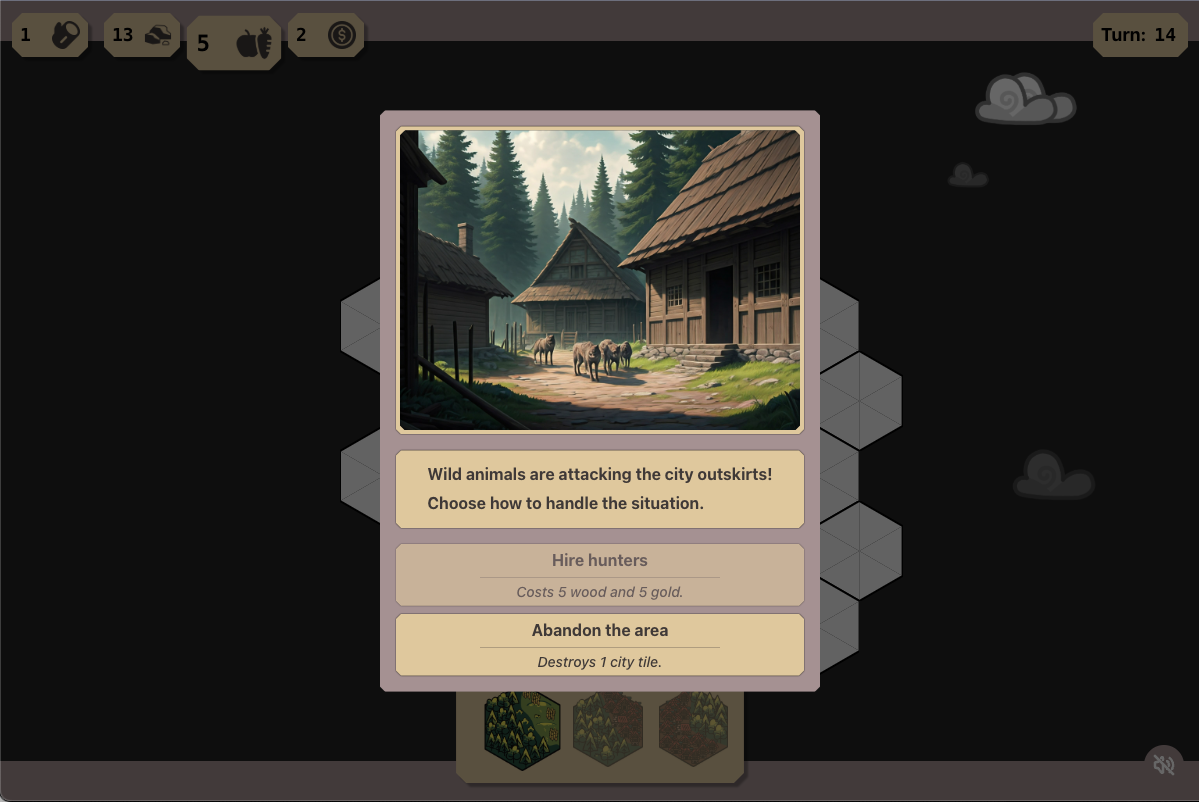Toggle the muted sound icon
The width and height of the screenshot is (1199, 802).
pyautogui.click(x=1163, y=765)
